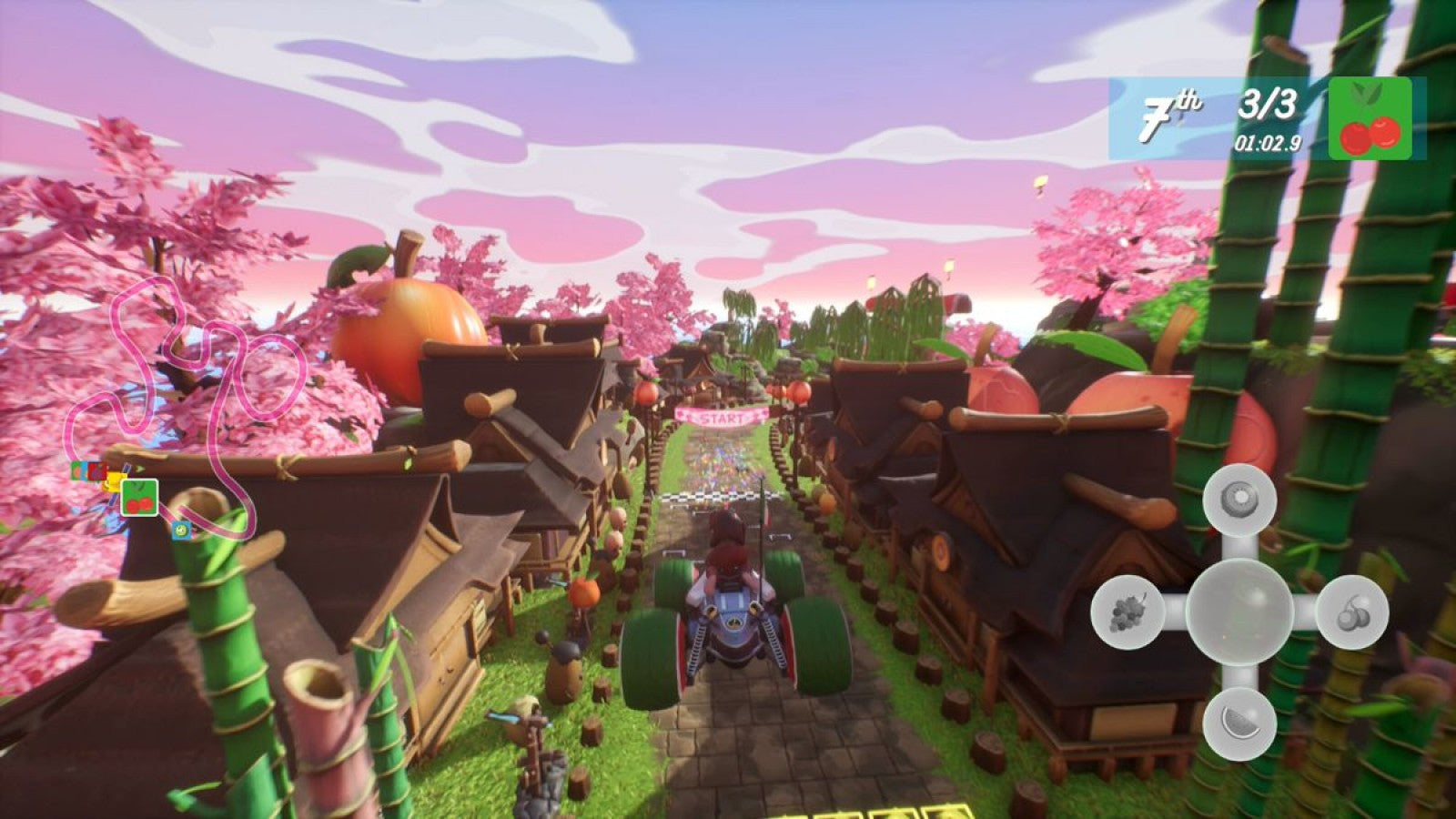1456x819 pixels.
Task: Click the 3/3 lap counter
Action: (1265, 103)
